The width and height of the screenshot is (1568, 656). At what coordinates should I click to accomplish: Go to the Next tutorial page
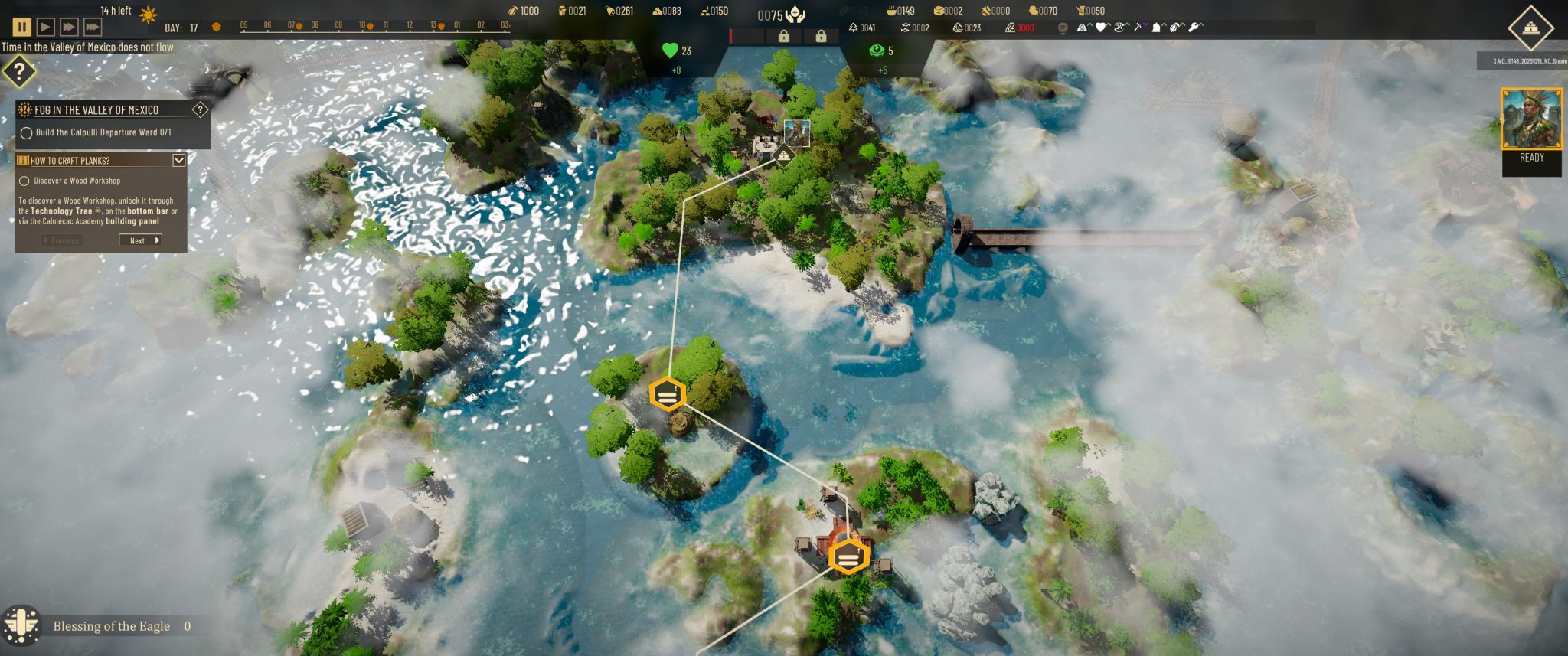(140, 240)
